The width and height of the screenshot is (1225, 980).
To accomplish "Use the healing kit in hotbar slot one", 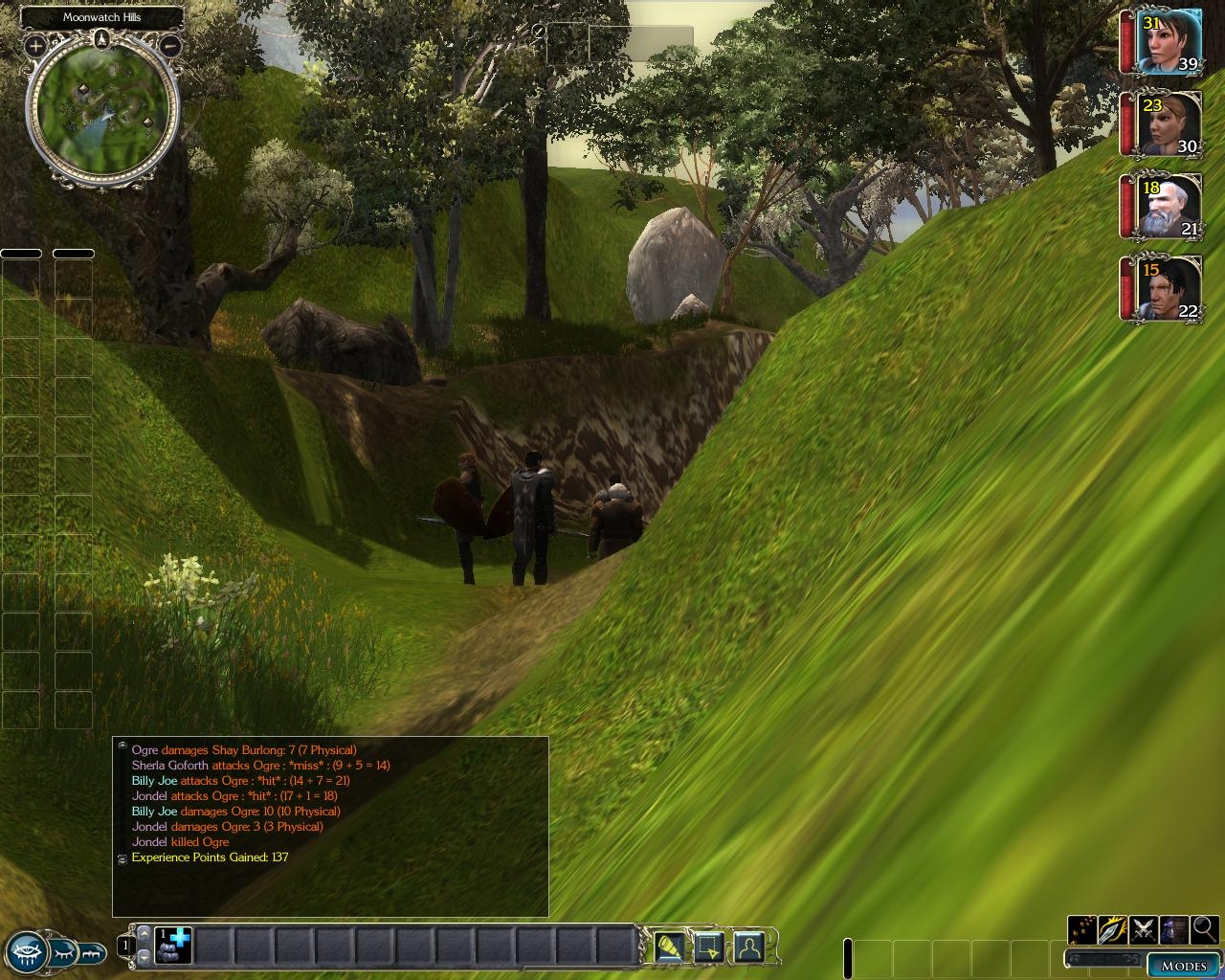I will click(x=174, y=946).
